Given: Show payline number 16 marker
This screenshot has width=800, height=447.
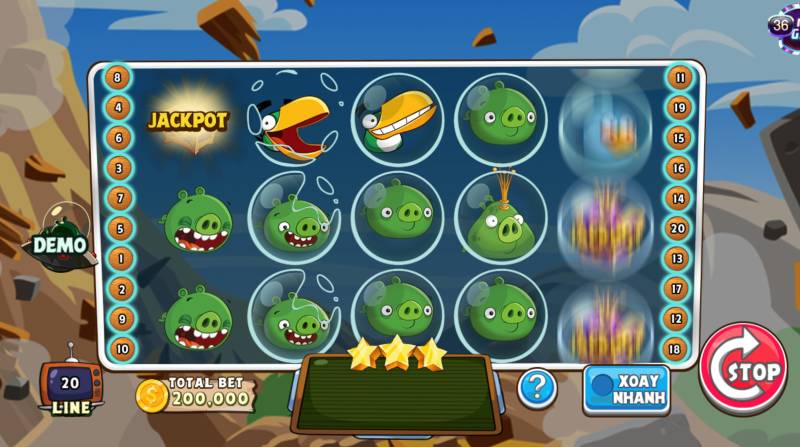Looking at the screenshot, I should [680, 168].
